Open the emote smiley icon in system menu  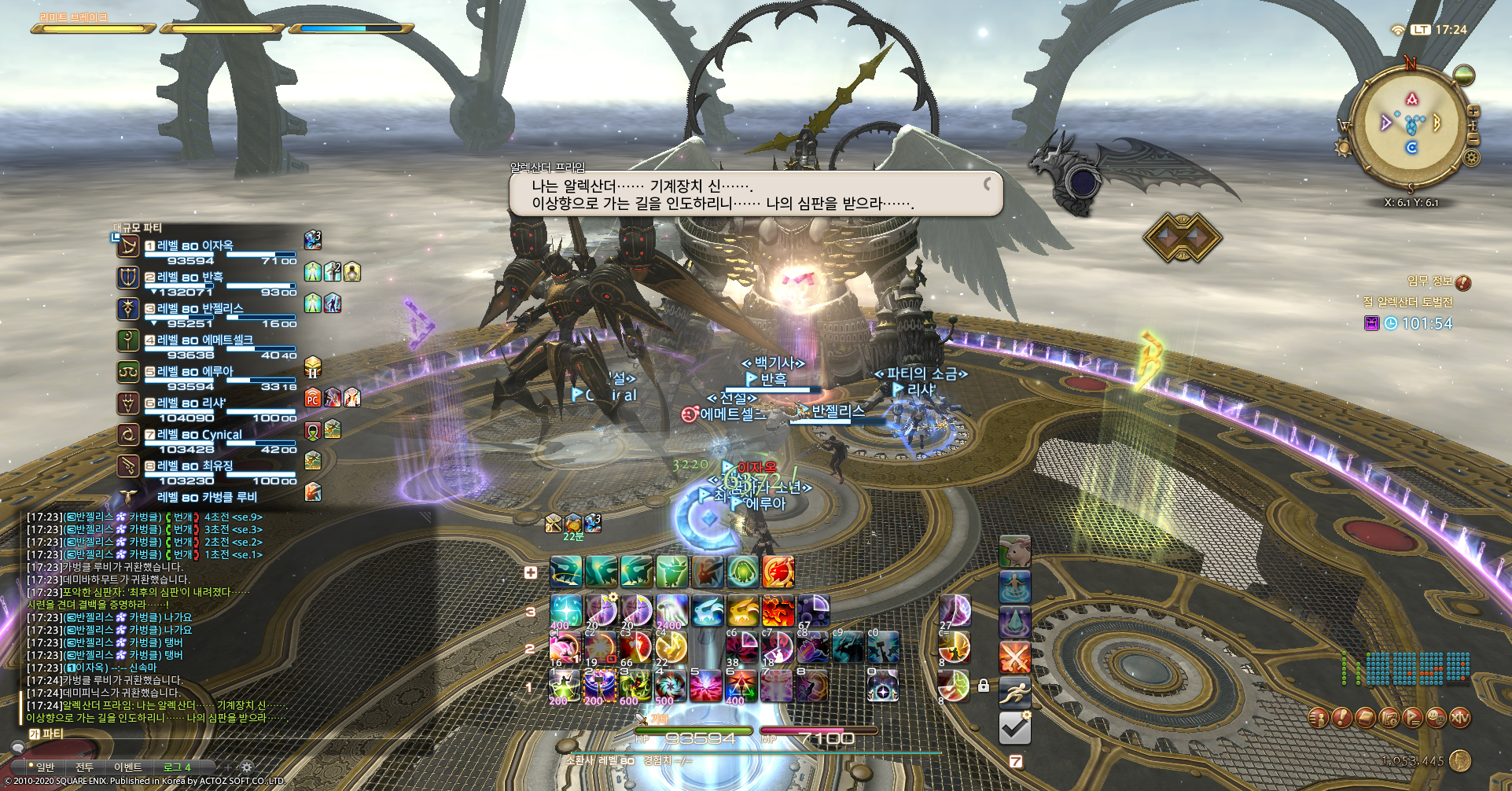(x=1436, y=718)
